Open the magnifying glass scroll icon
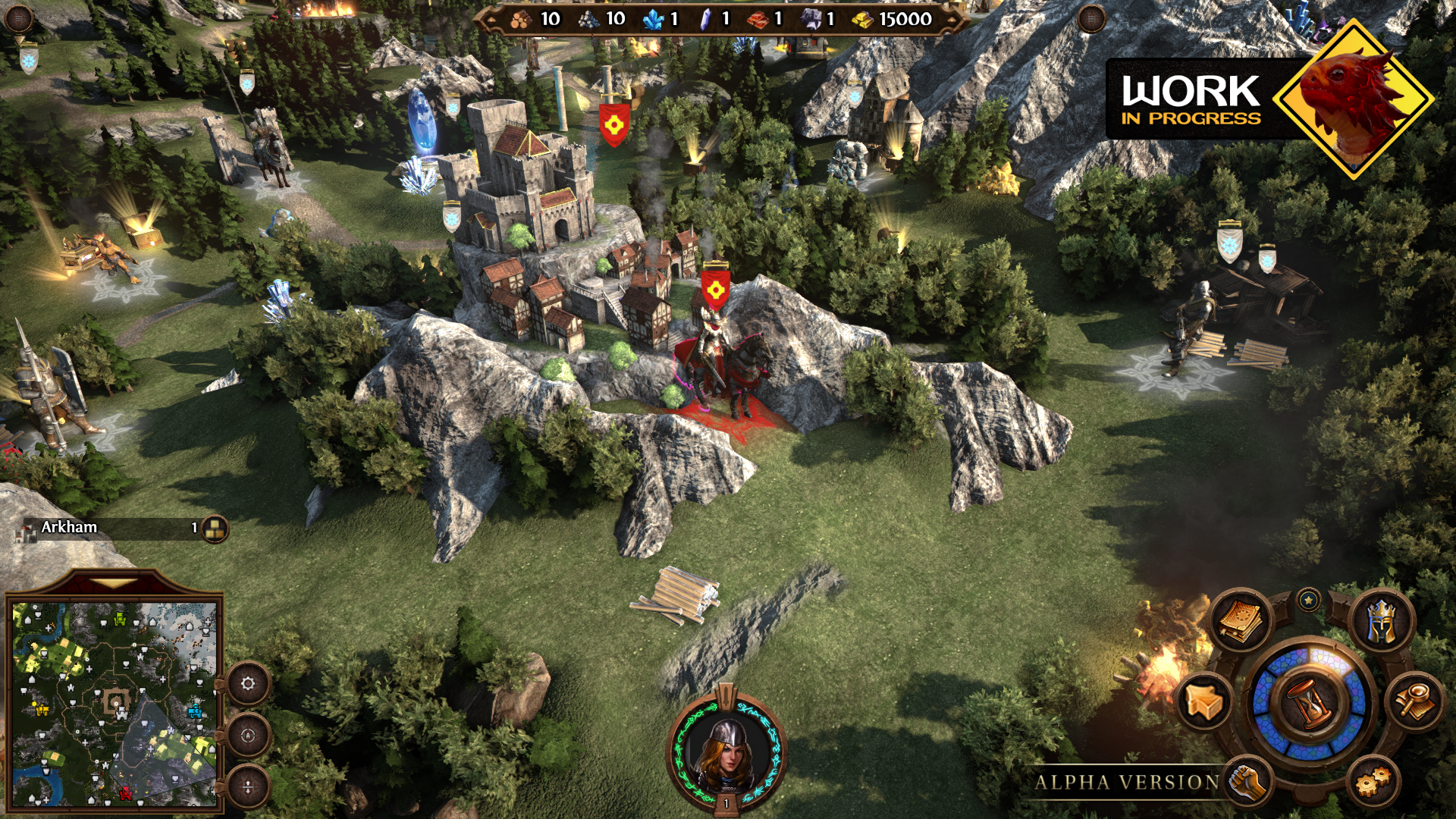The image size is (1456, 819). point(1414,702)
